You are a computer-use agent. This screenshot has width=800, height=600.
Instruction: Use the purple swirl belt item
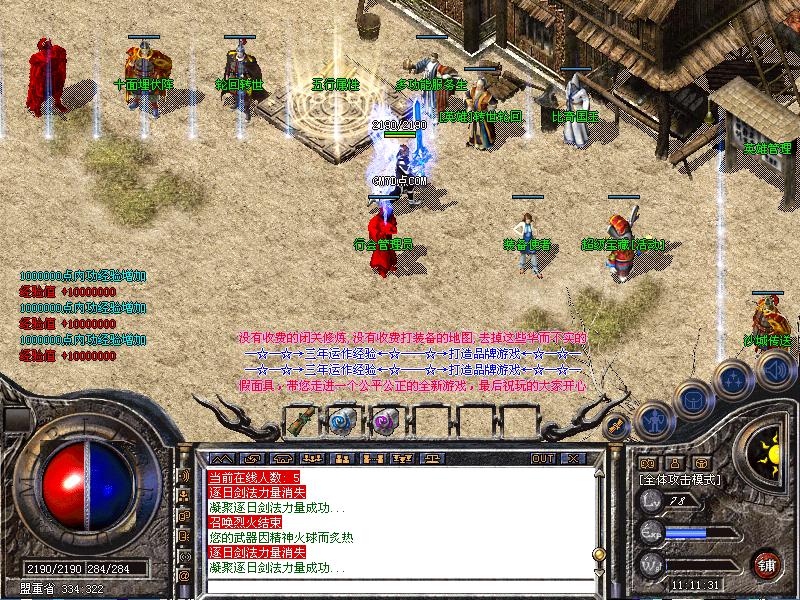(384, 420)
